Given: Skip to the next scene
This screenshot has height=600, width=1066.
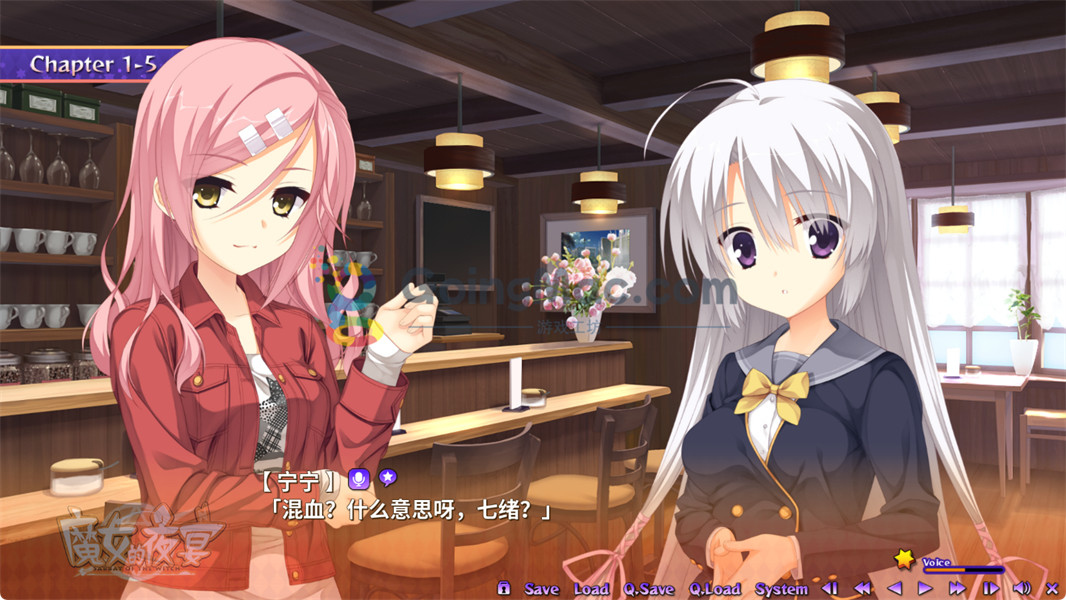Looking at the screenshot, I should 990,588.
